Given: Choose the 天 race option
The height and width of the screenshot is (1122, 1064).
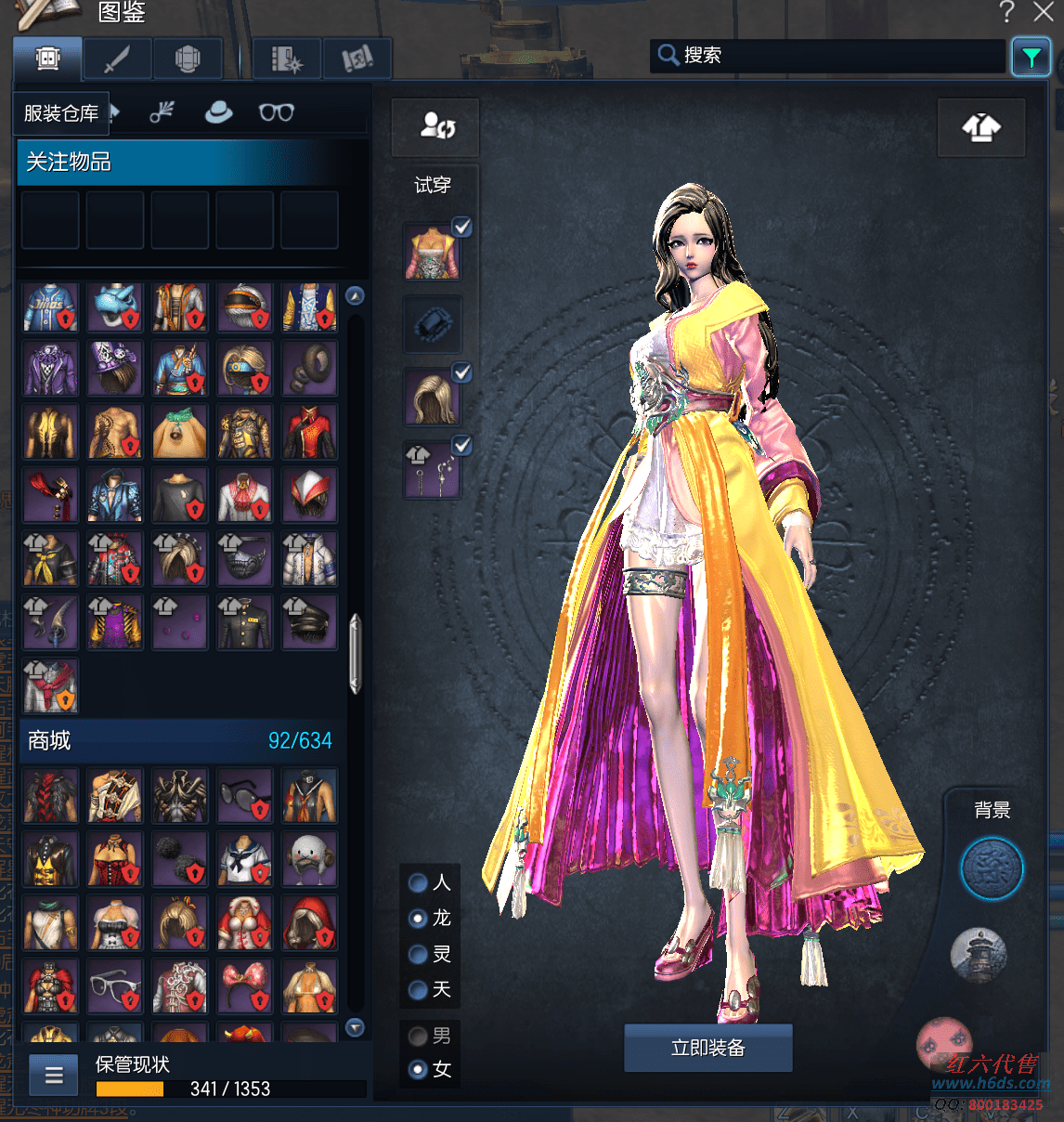Looking at the screenshot, I should pyautogui.click(x=419, y=990).
